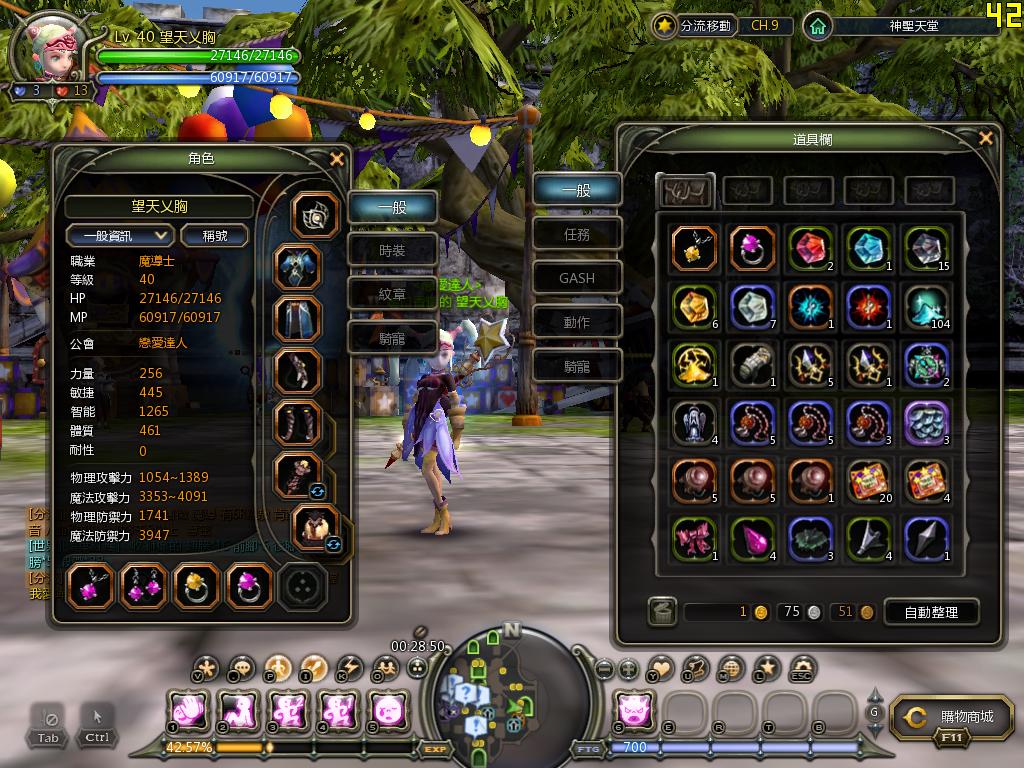The height and width of the screenshot is (768, 1024).
Task: Click the 自動整理 auto-sort button
Action: pyautogui.click(x=930, y=612)
